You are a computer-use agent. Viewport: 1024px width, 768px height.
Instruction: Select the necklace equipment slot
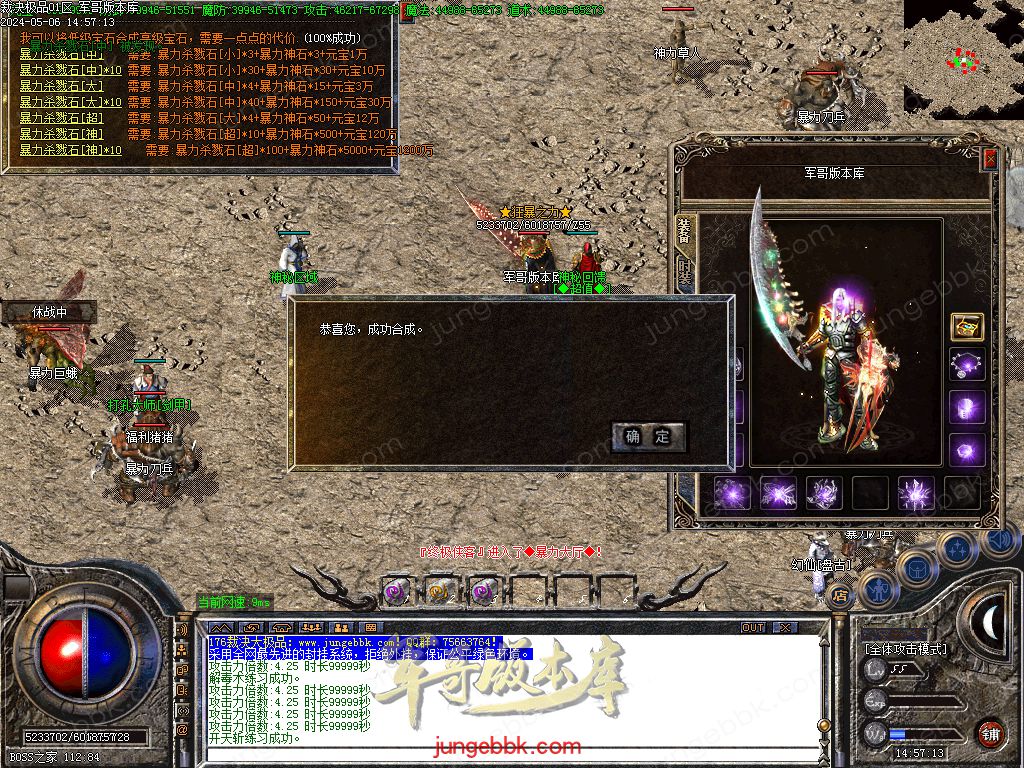point(966,365)
